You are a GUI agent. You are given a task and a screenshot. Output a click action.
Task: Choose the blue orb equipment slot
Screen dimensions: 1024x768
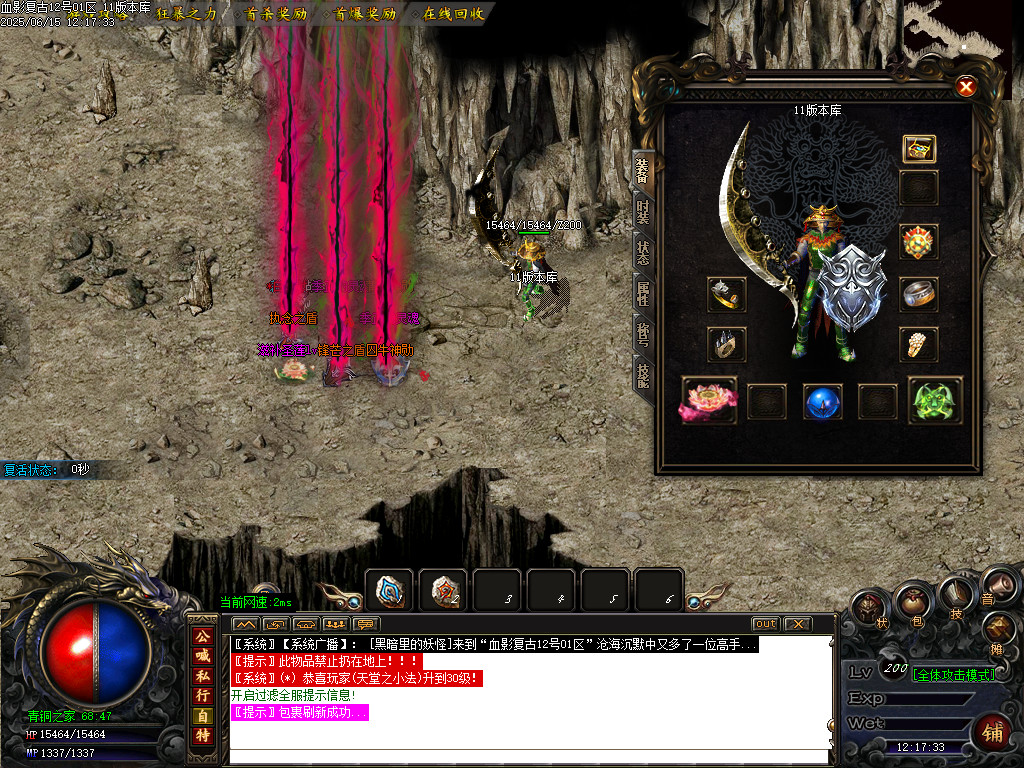pyautogui.click(x=823, y=401)
